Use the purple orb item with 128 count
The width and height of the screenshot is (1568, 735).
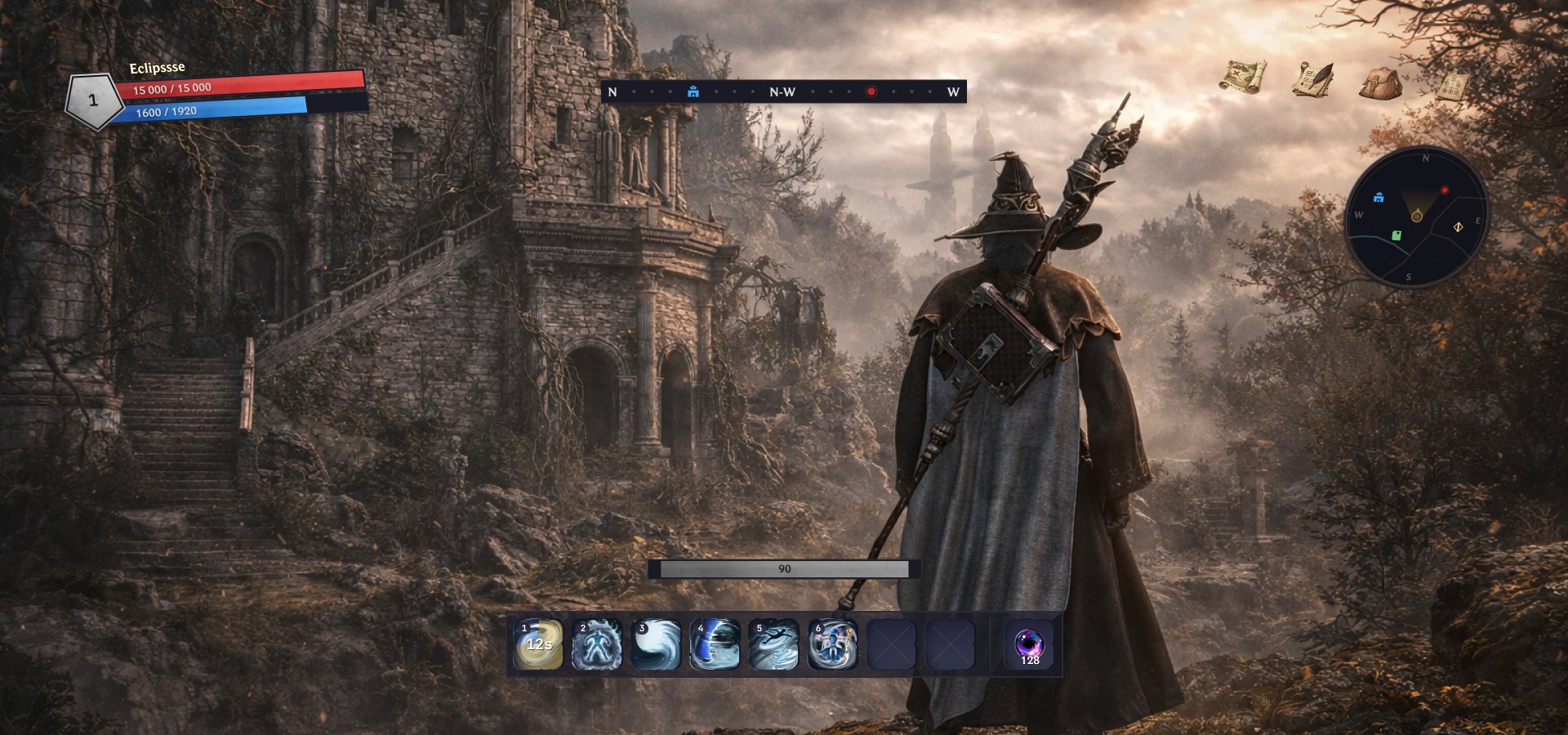(x=1029, y=645)
